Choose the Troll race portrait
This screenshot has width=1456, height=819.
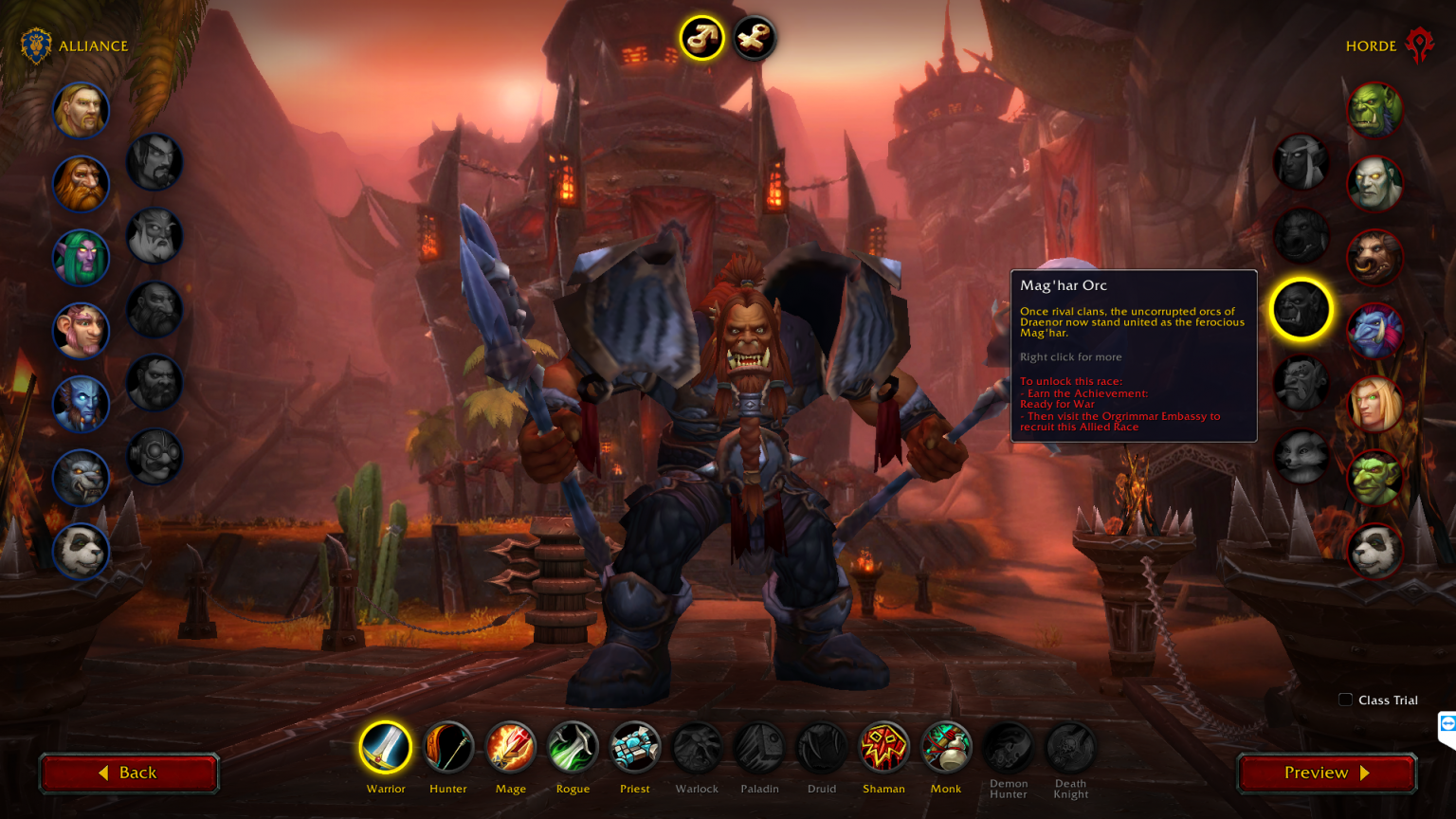coord(1374,331)
